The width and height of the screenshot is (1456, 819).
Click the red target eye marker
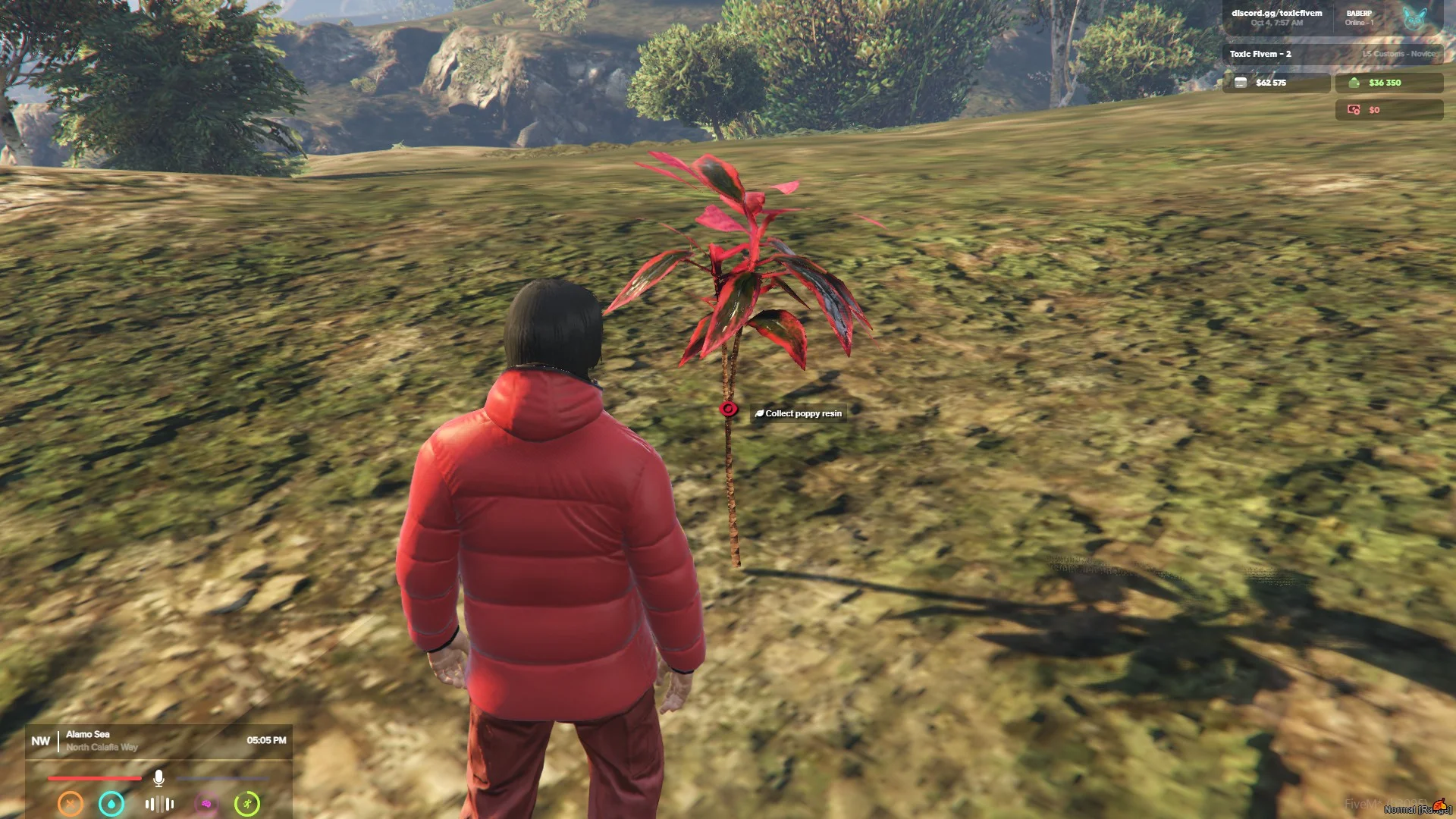tap(729, 409)
